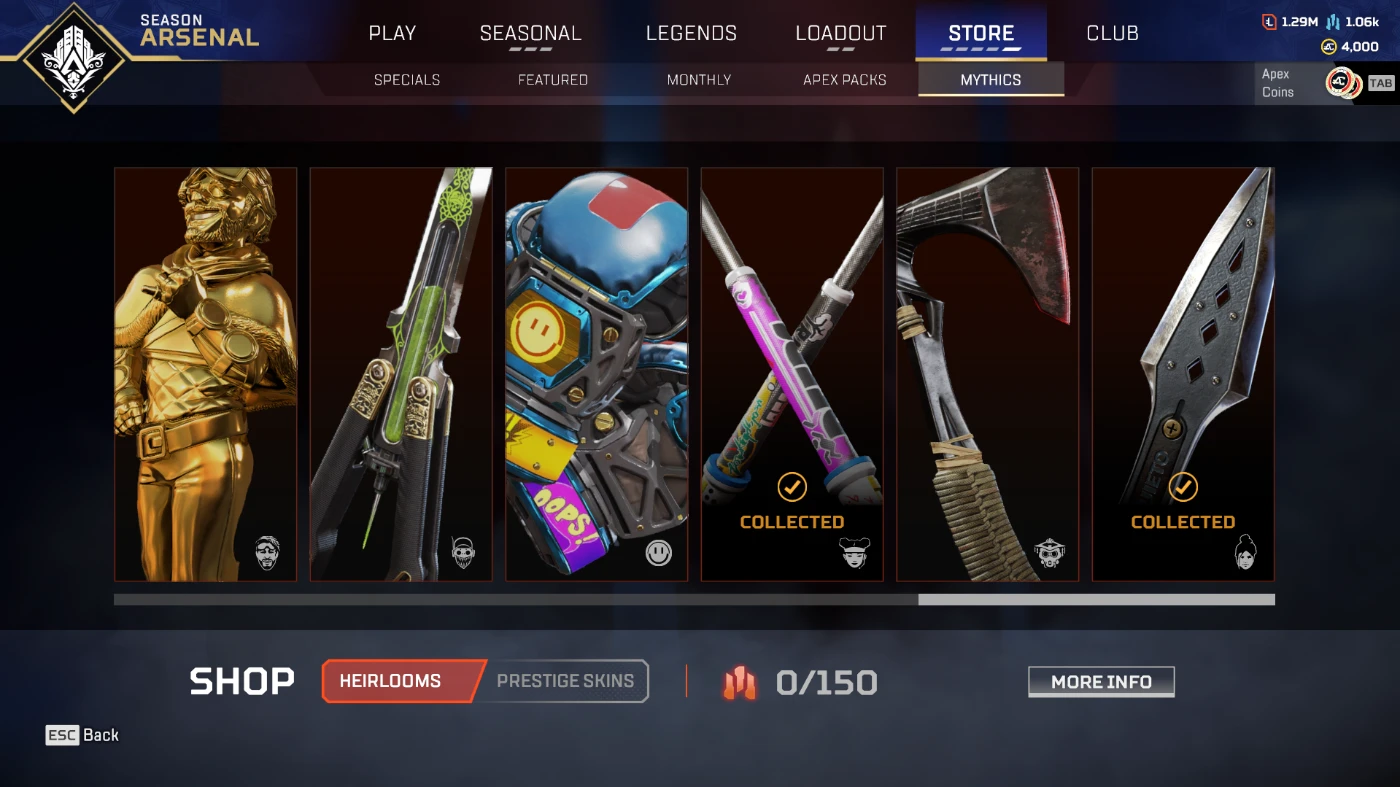The height and width of the screenshot is (787, 1400).
Task: Click the Lifeline legend icon on drumsticks card
Action: 854,551
